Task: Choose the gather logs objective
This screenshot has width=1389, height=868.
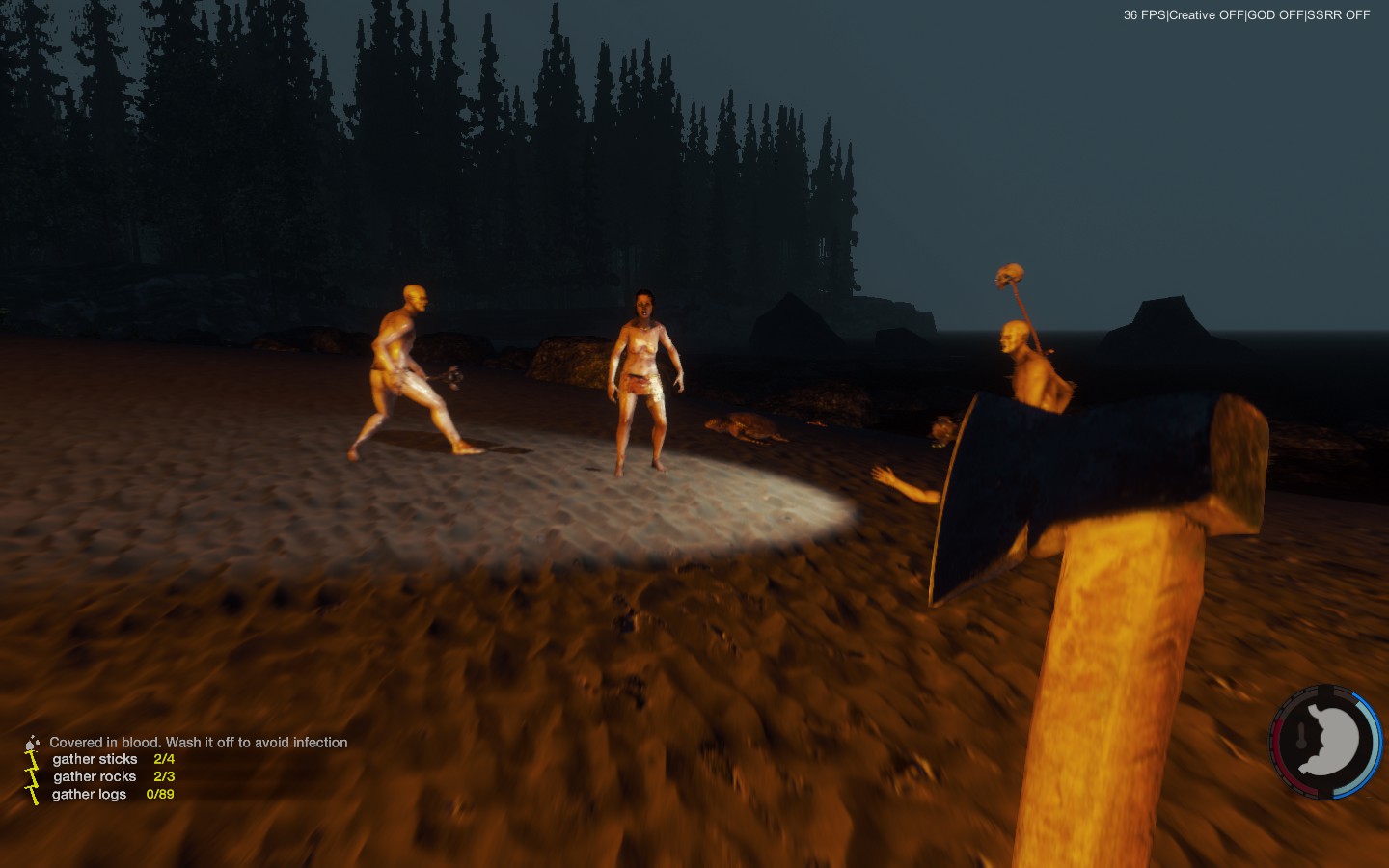Action: click(90, 794)
